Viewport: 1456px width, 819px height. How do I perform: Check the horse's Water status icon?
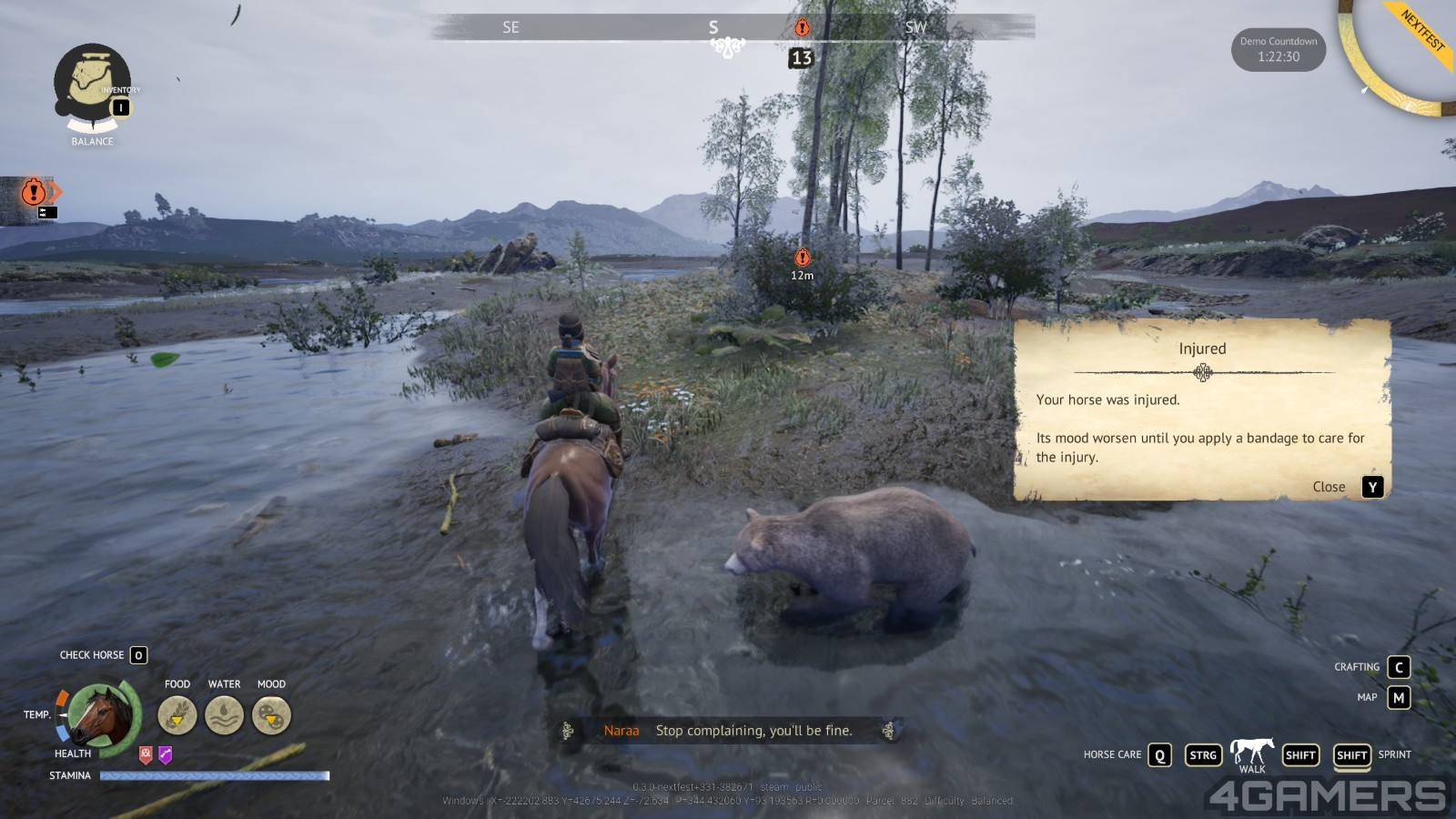tap(224, 715)
